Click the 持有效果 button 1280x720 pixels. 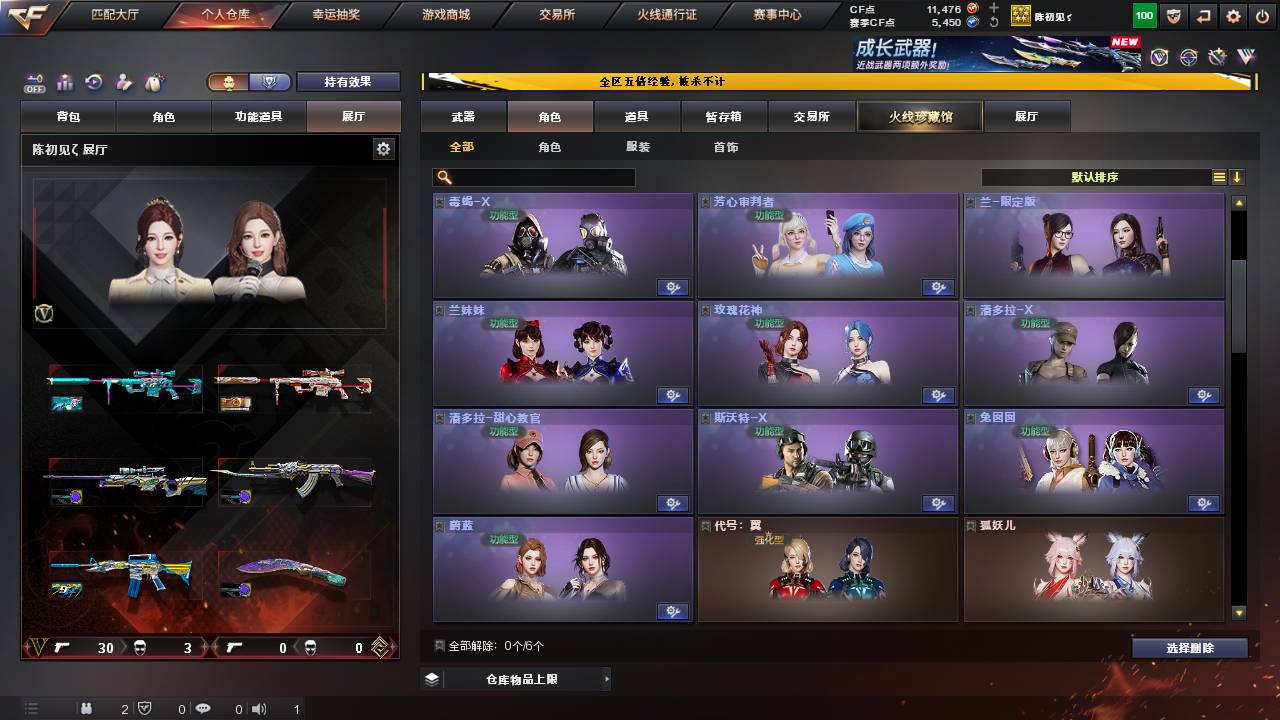[348, 82]
